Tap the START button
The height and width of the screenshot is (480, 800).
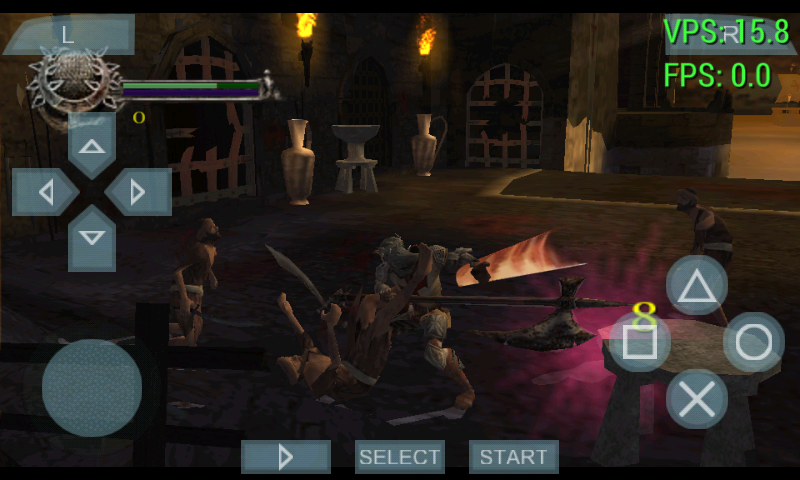(x=514, y=457)
